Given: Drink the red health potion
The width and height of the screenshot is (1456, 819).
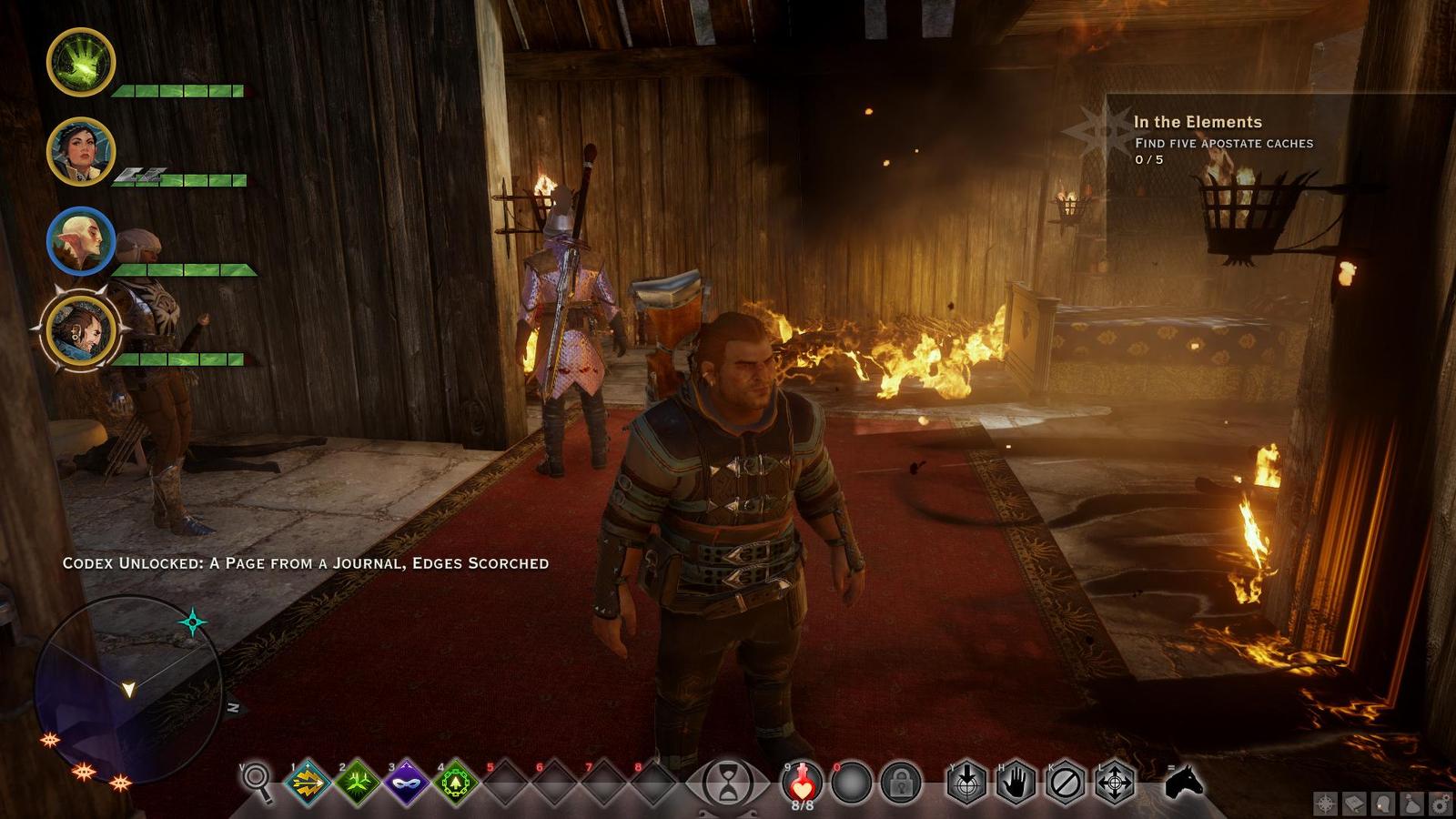Looking at the screenshot, I should point(801,780).
